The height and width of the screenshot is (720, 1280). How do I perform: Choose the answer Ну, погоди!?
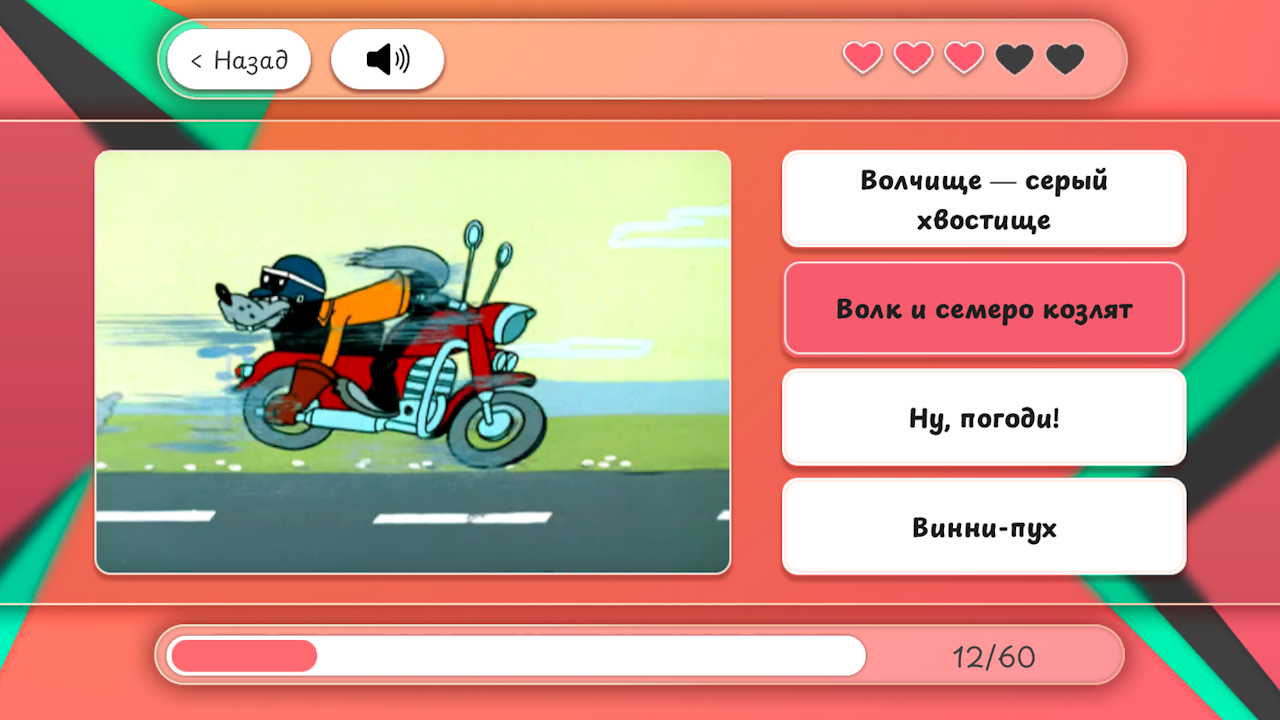(x=983, y=417)
